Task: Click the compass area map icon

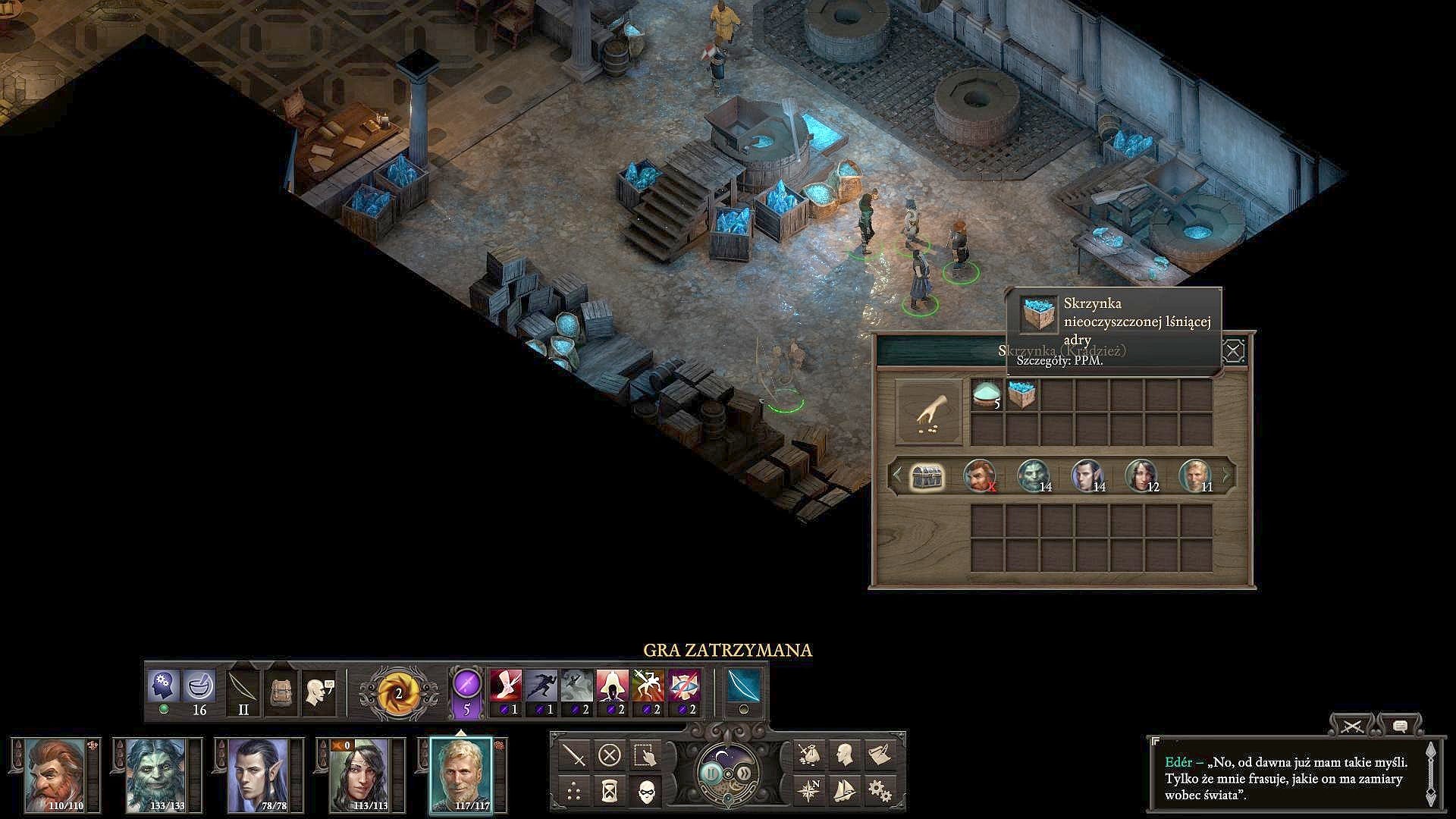Action: coord(811,792)
